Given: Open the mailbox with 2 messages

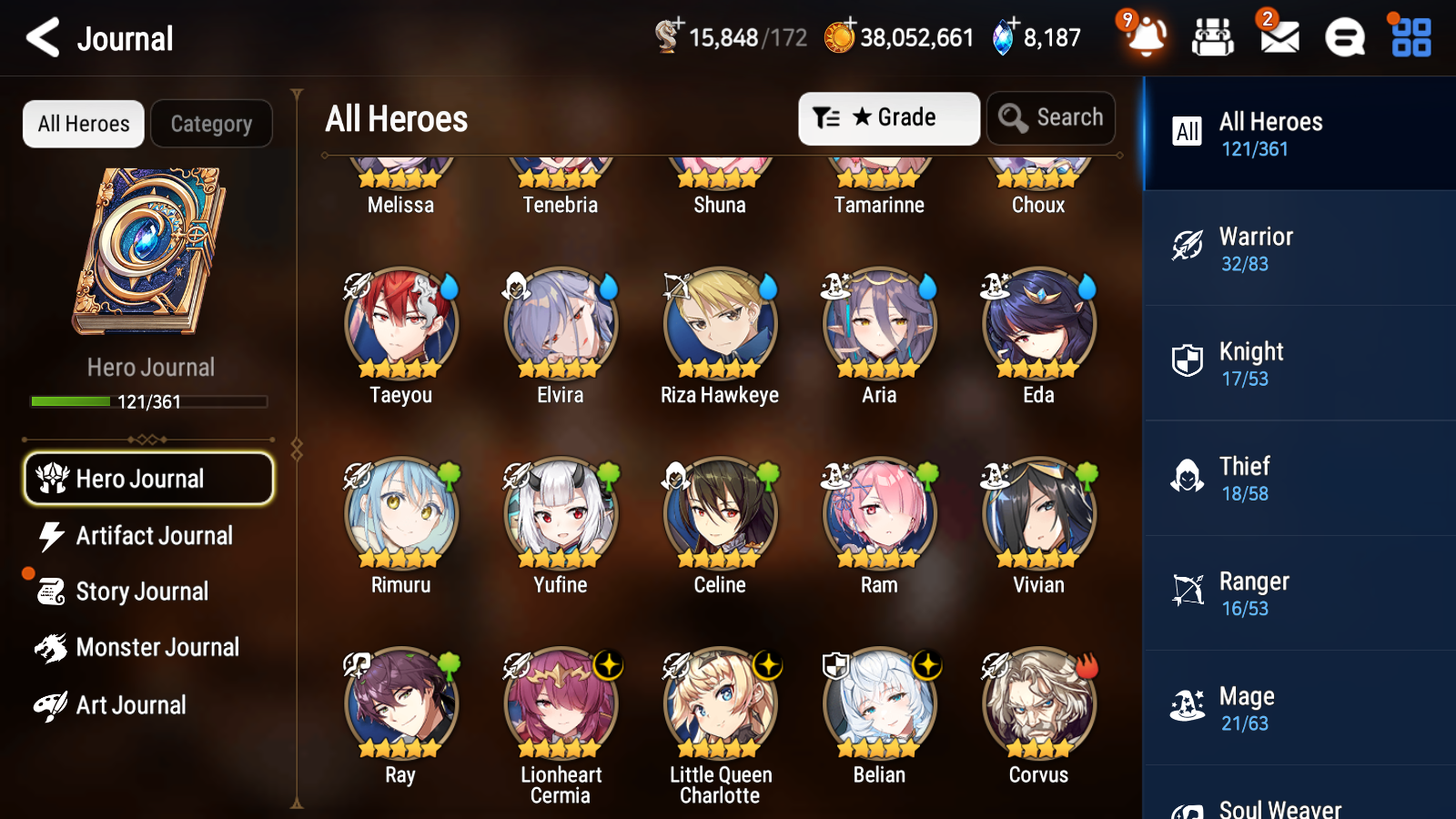Looking at the screenshot, I should click(1278, 38).
